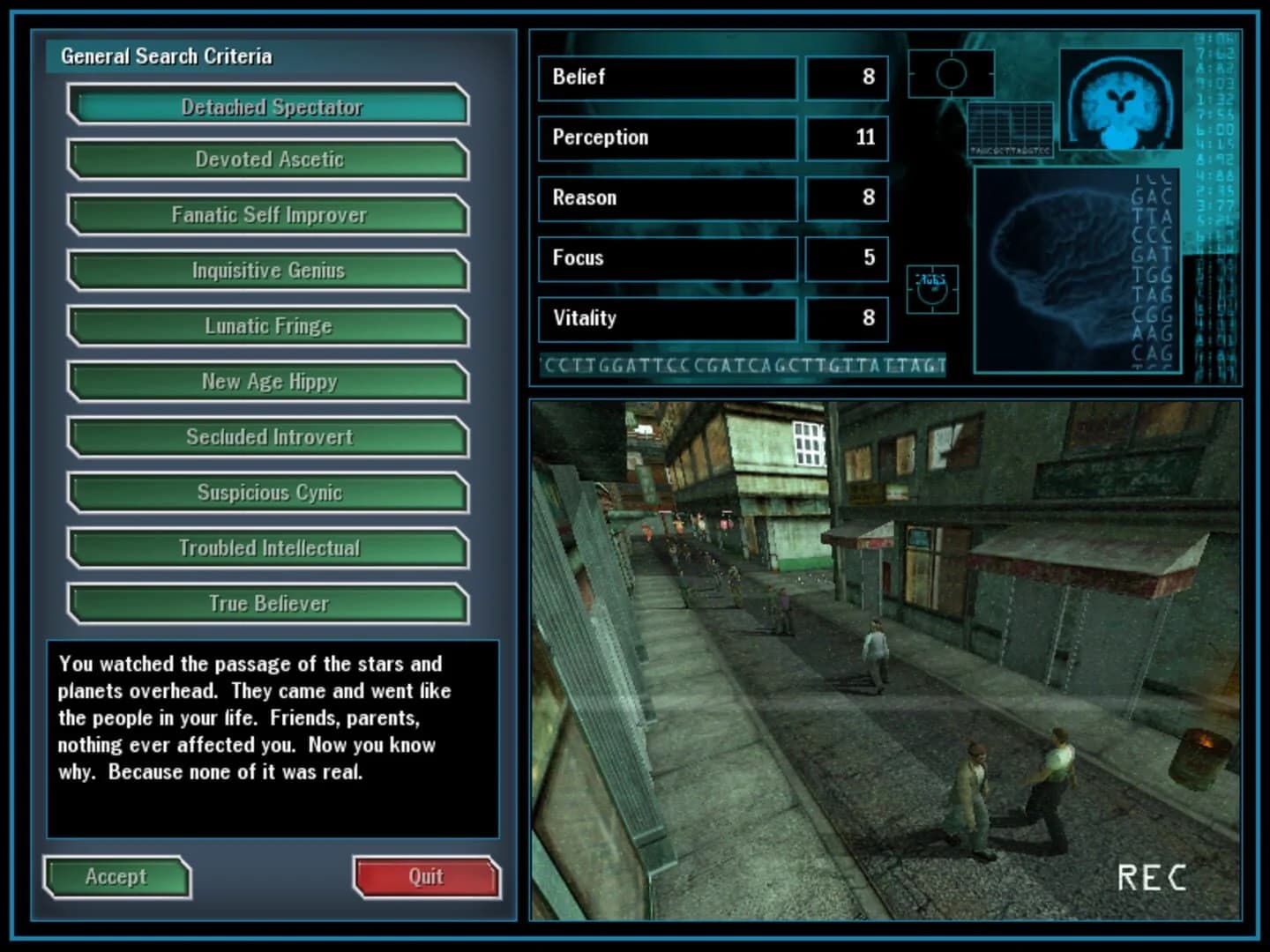Select the Detached Spectator personality

[x=271, y=105]
